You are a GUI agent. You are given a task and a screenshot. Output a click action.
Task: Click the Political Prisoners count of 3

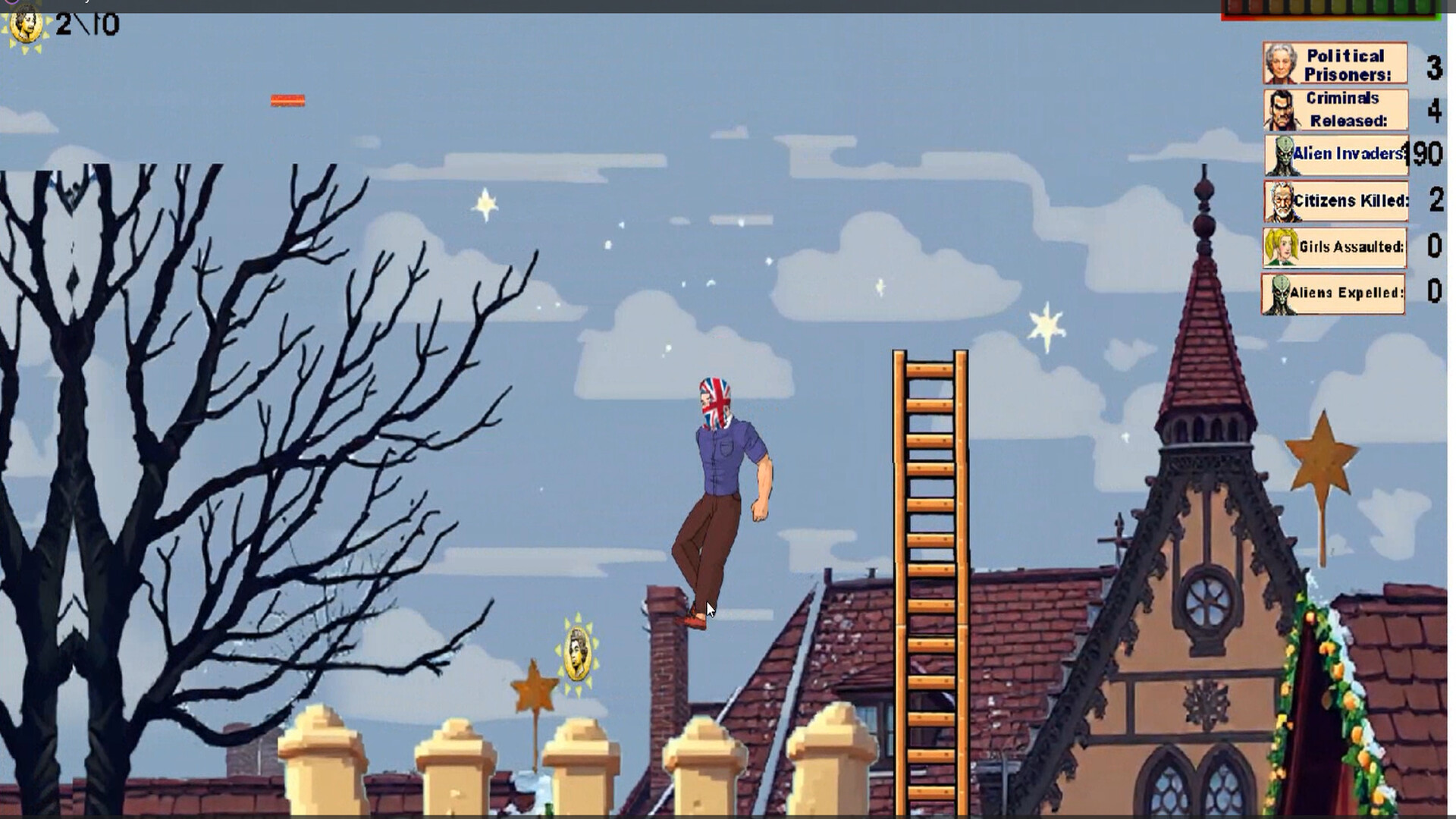(x=1434, y=68)
